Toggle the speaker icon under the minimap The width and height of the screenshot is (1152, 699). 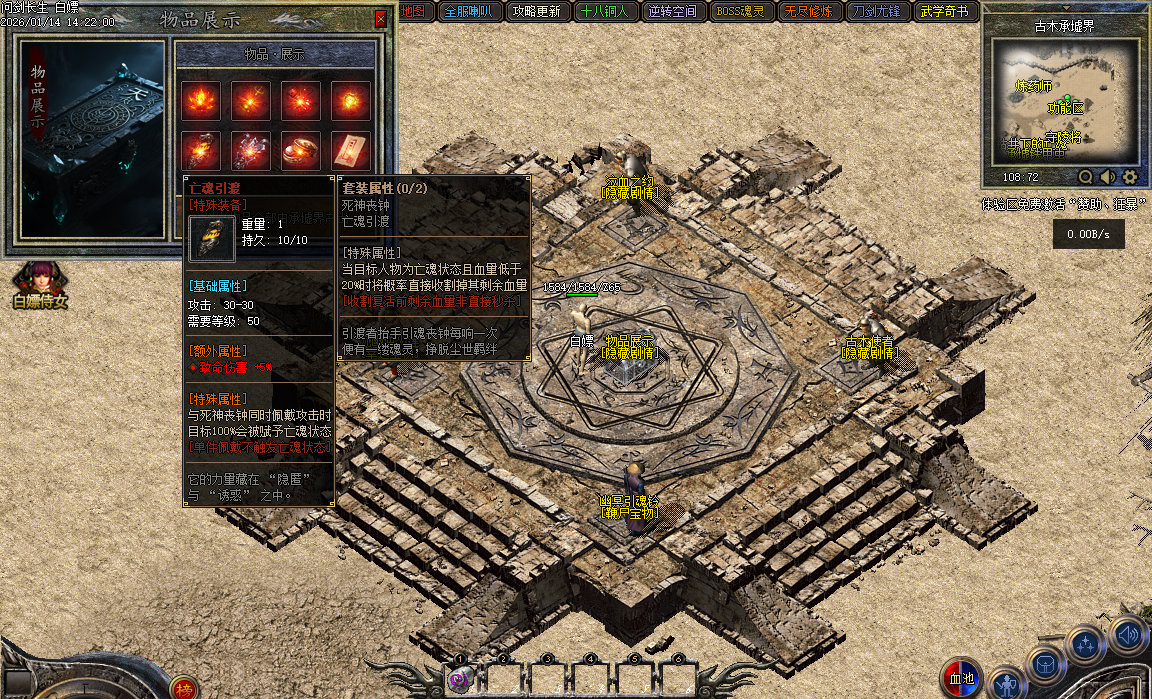[1108, 177]
